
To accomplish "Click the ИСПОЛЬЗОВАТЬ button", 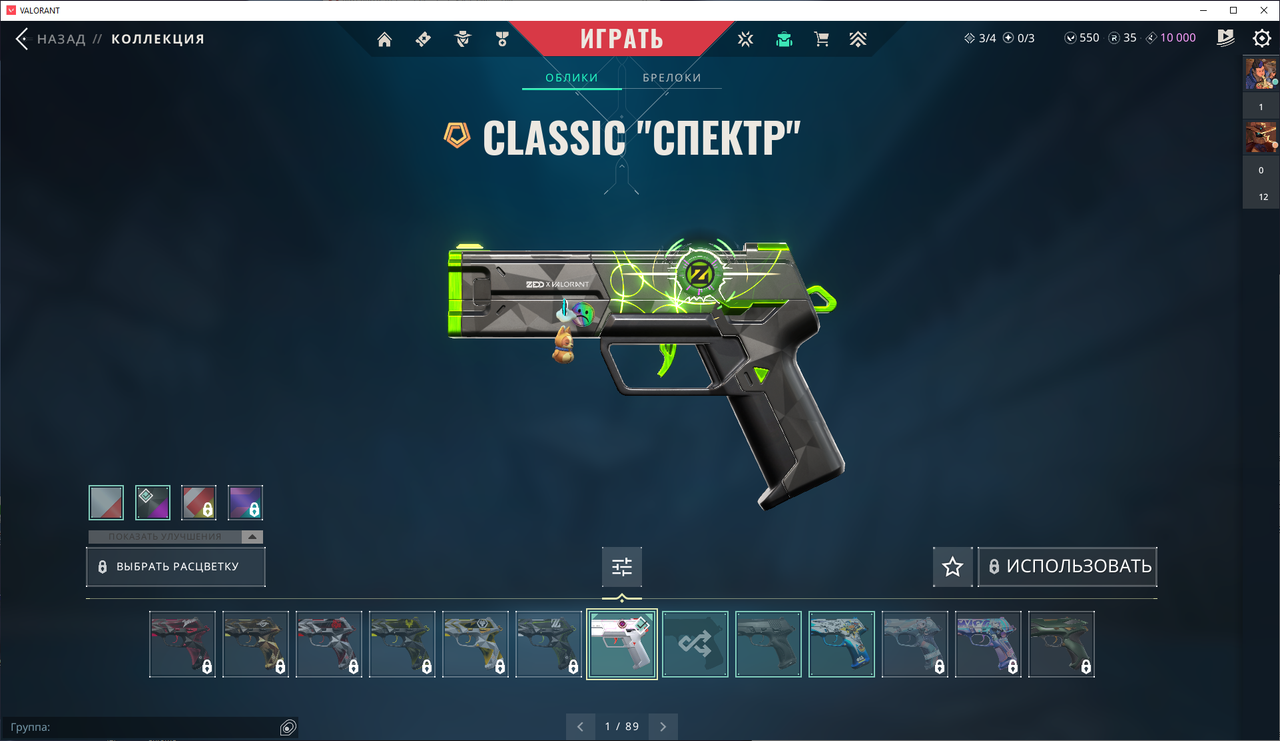I will [x=1067, y=567].
